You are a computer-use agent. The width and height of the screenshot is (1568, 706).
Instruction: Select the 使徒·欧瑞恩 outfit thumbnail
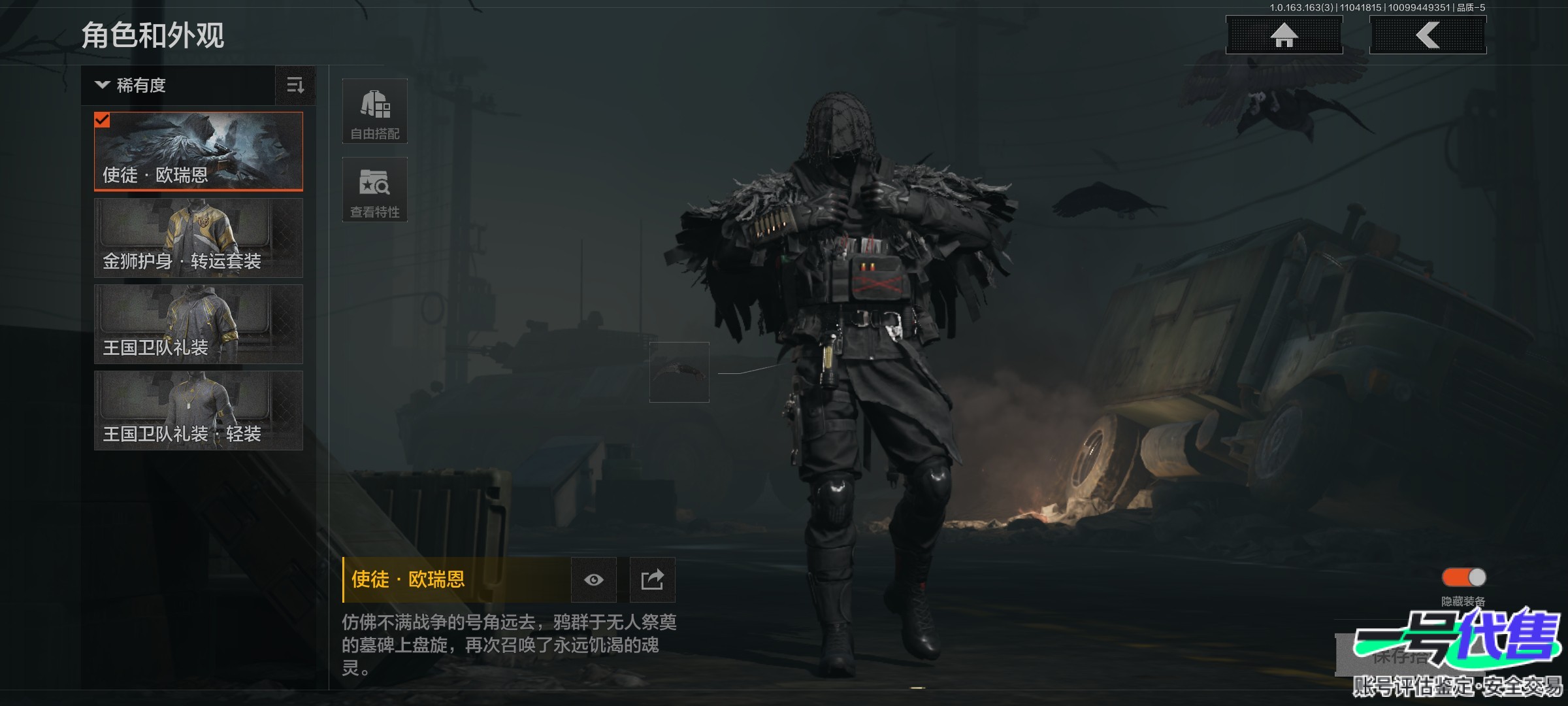click(x=199, y=151)
